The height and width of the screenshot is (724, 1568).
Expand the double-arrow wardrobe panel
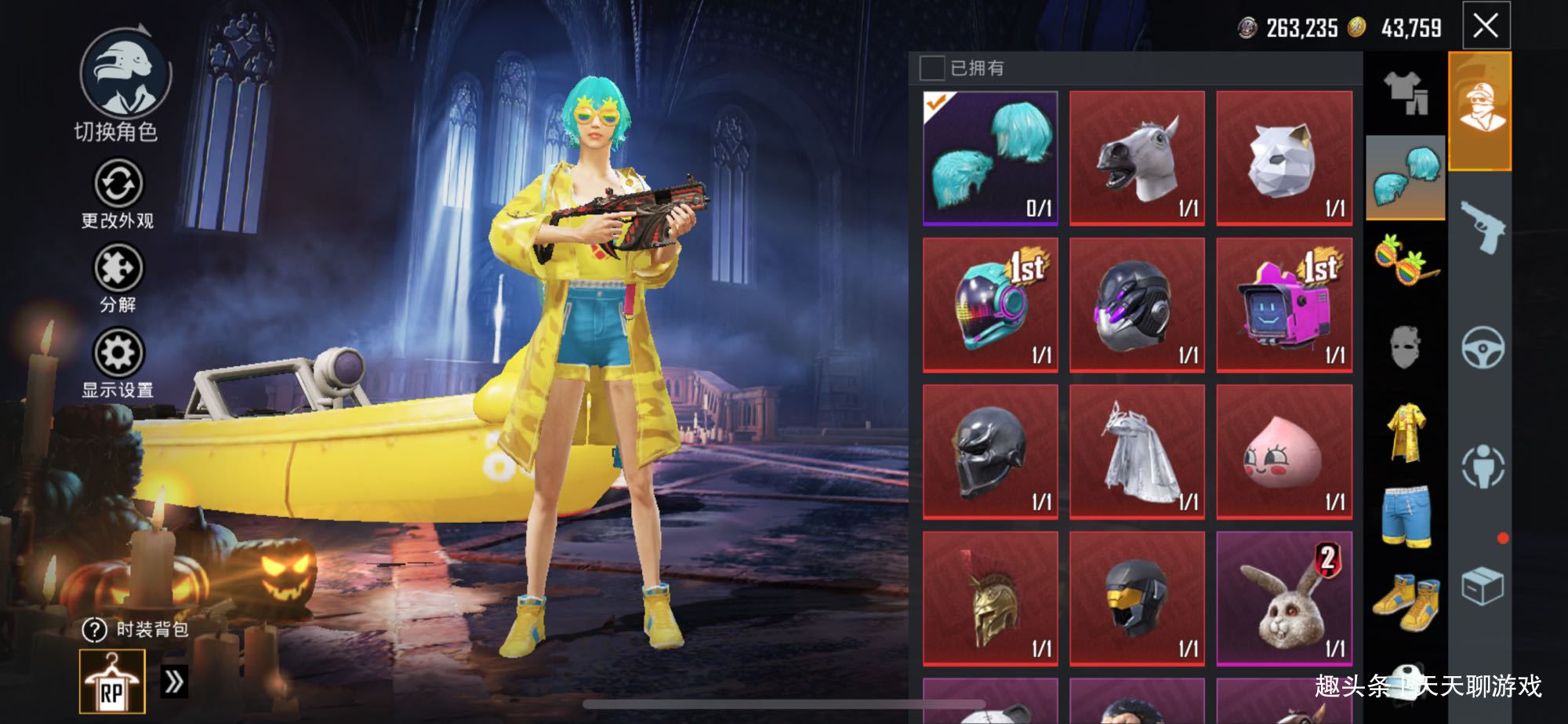pyautogui.click(x=173, y=682)
